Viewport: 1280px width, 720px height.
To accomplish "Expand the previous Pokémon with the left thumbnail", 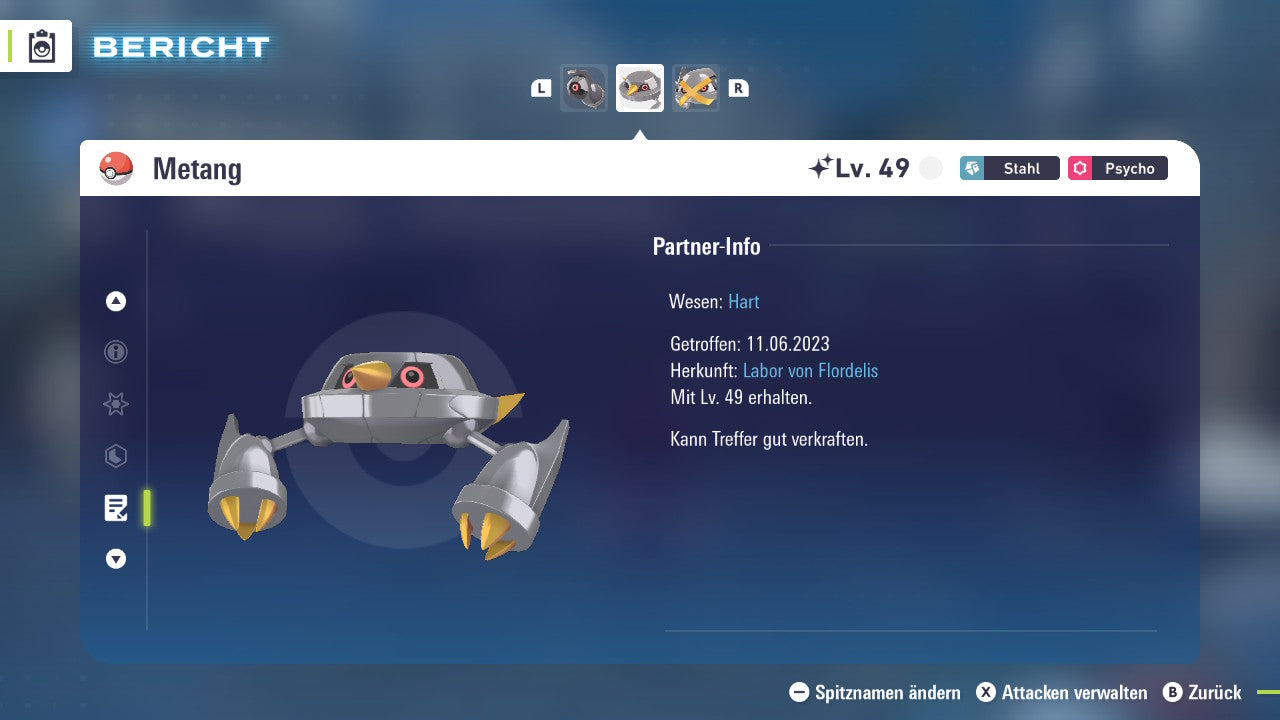I will pyautogui.click(x=584, y=88).
